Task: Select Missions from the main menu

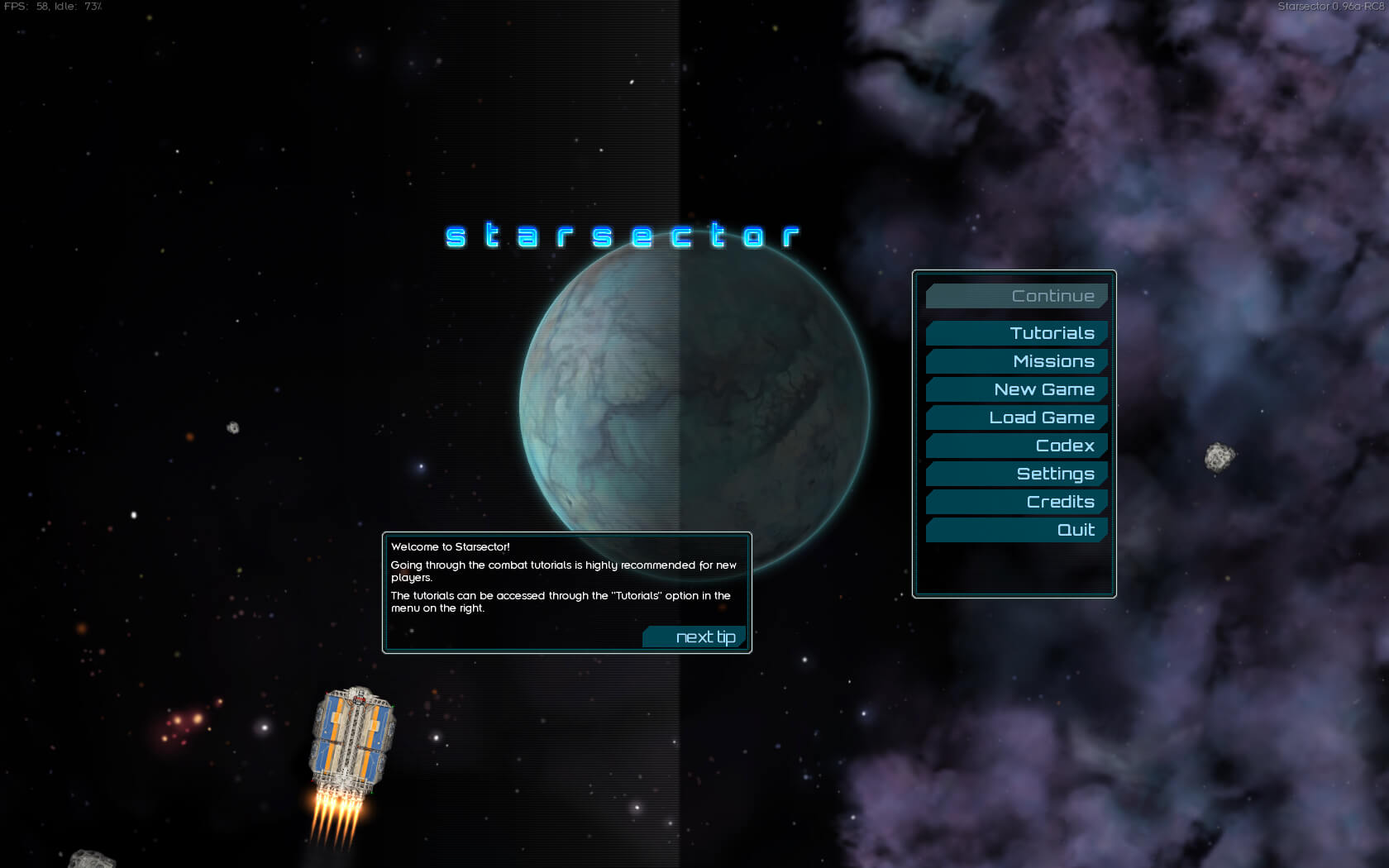Action: tap(1017, 361)
